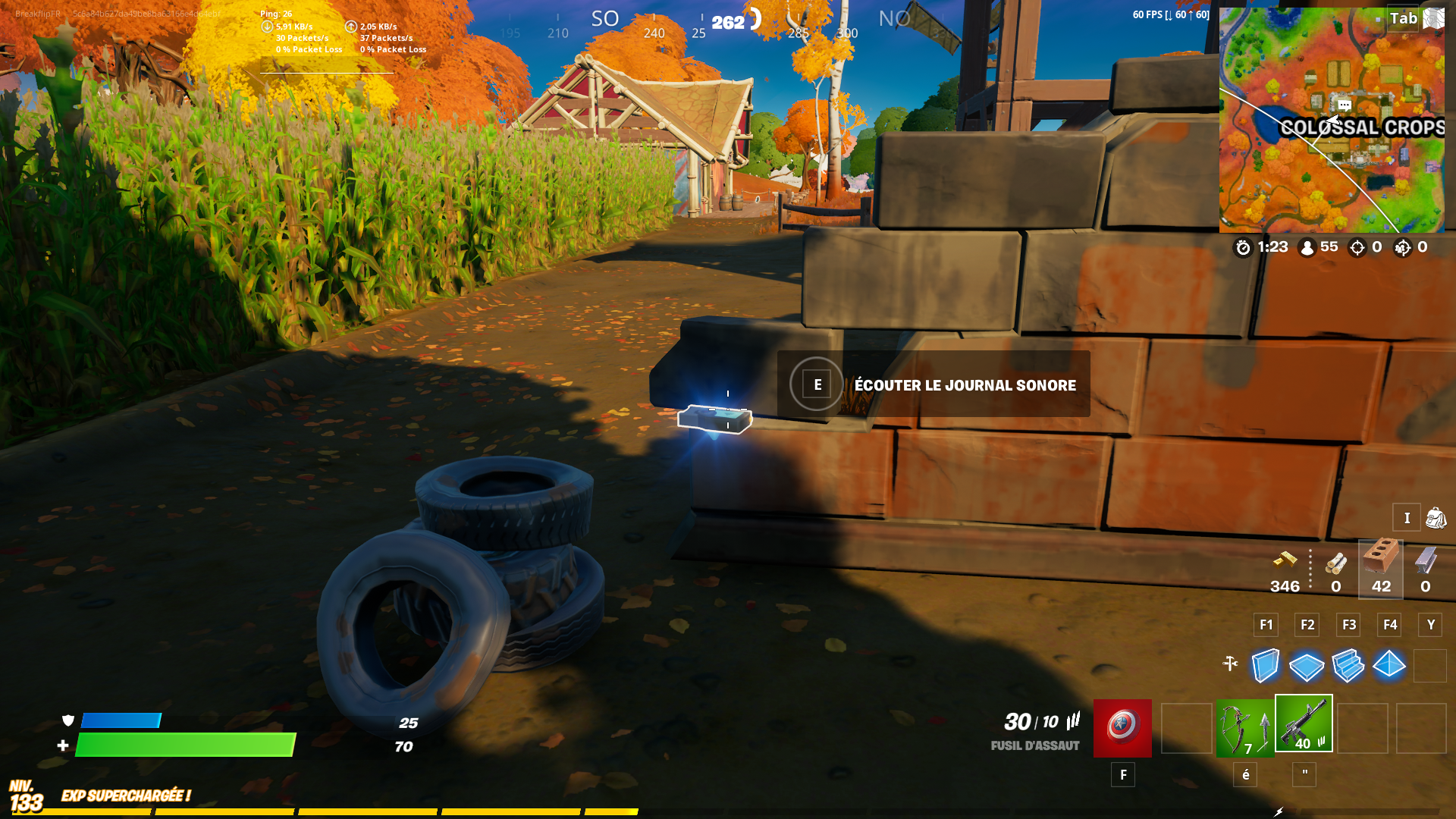Select the assault rifle hotbar slot
Viewport: 1456px width, 819px height.
pyautogui.click(x=1304, y=724)
